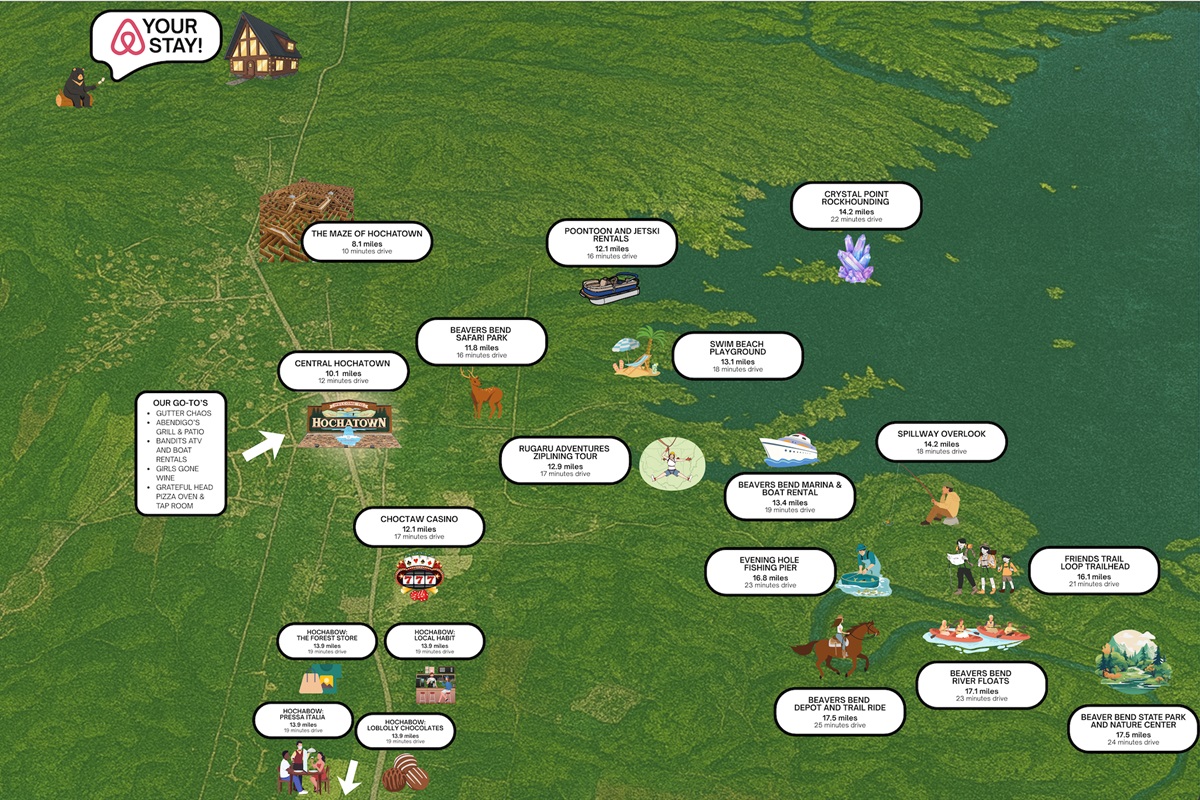Choose the Hochabow: The Forest Store label
Image resolution: width=1200 pixels, height=800 pixels.
click(x=326, y=641)
